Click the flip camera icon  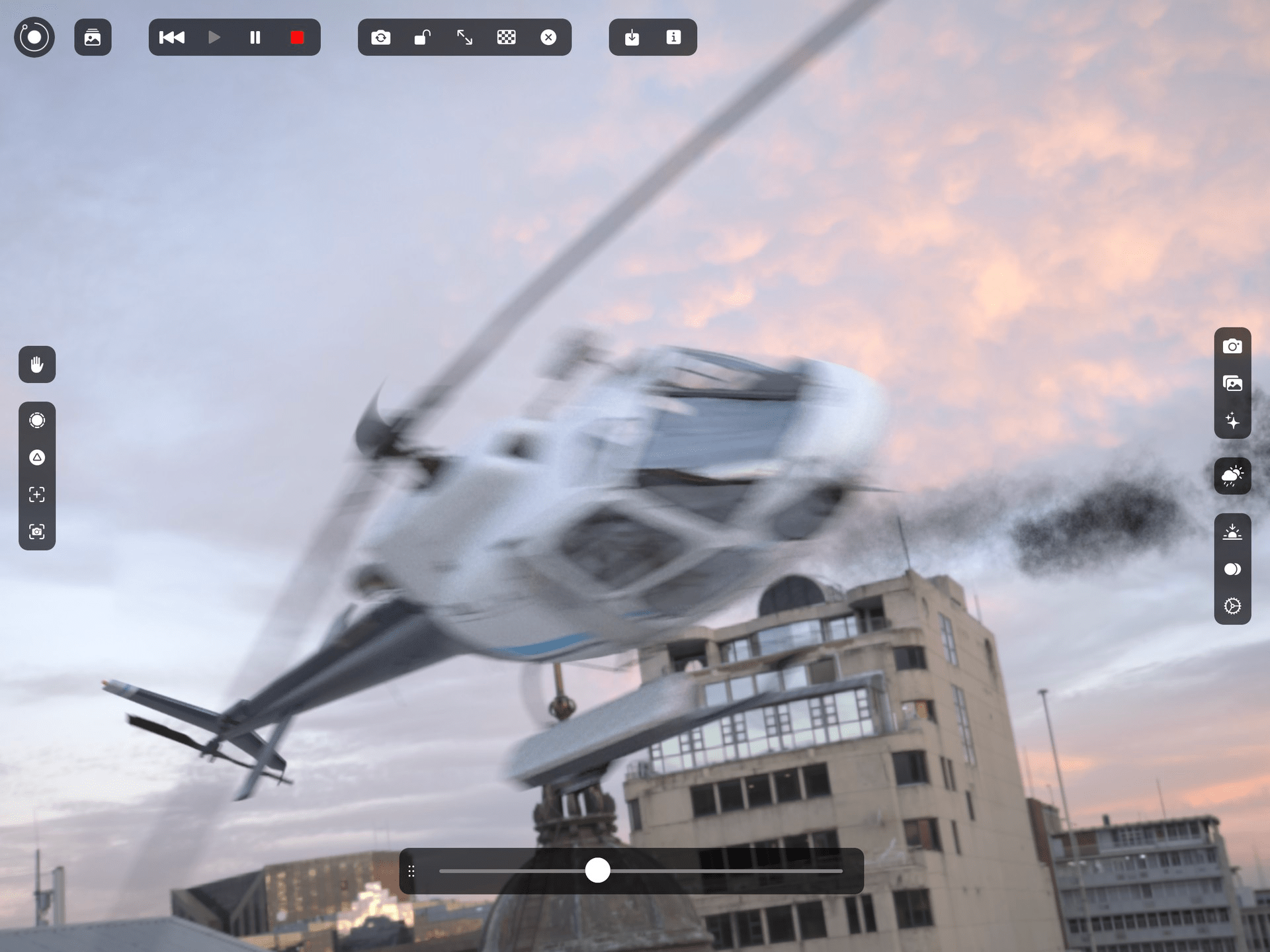coord(380,38)
